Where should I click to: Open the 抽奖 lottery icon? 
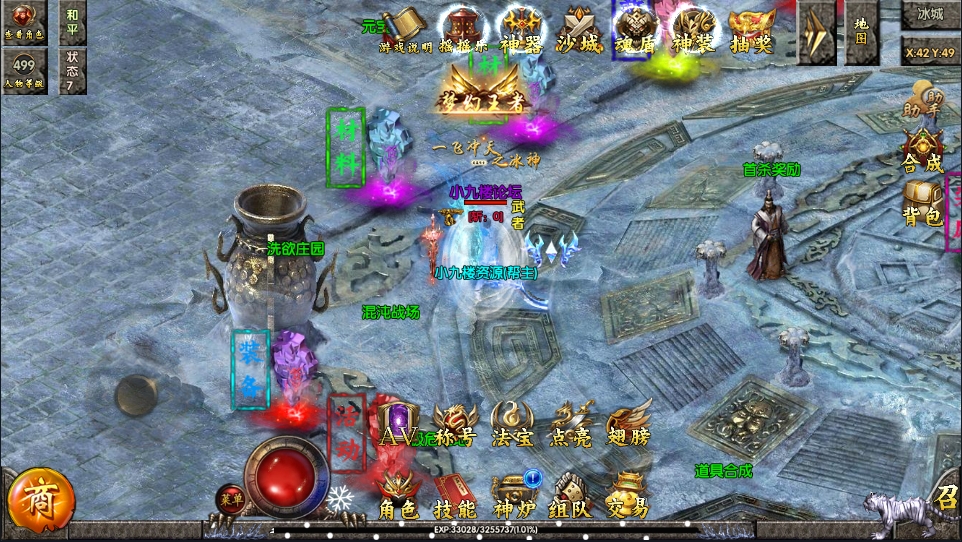pos(750,30)
